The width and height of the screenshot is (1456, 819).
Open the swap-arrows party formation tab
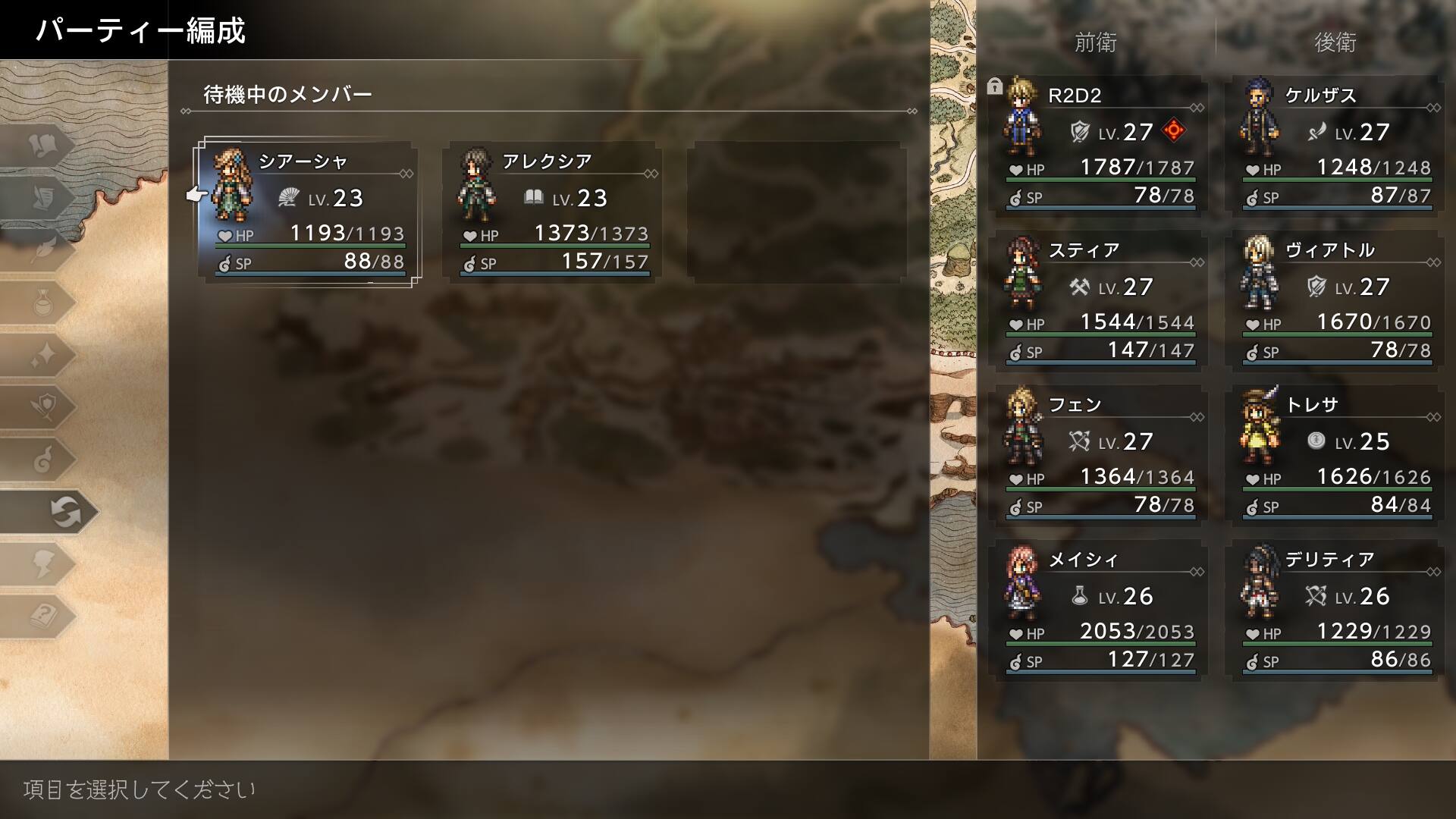[64, 512]
